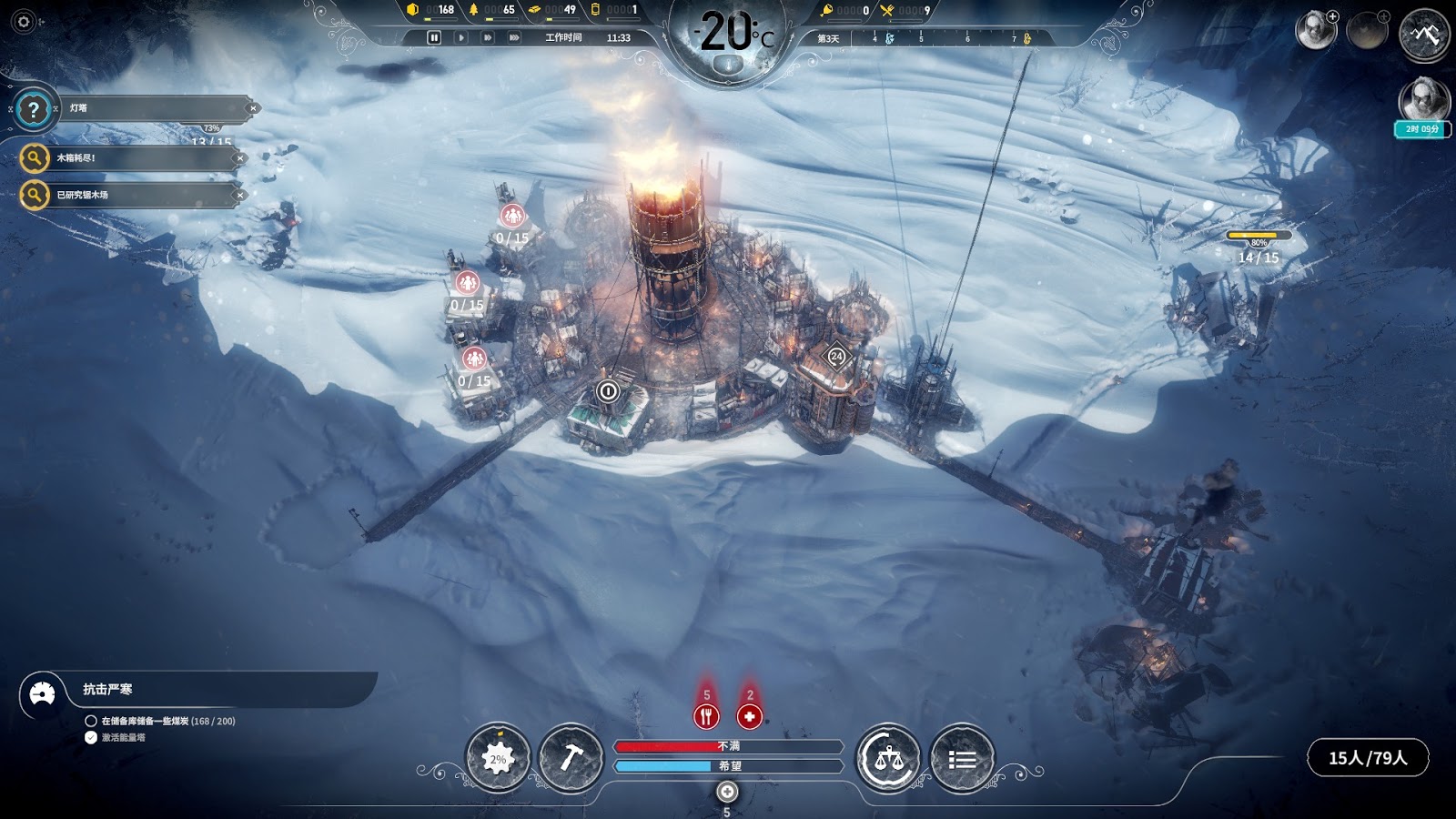Expand the 抗击严寒 objective tracker
This screenshot has height=819, width=1456.
tap(42, 694)
